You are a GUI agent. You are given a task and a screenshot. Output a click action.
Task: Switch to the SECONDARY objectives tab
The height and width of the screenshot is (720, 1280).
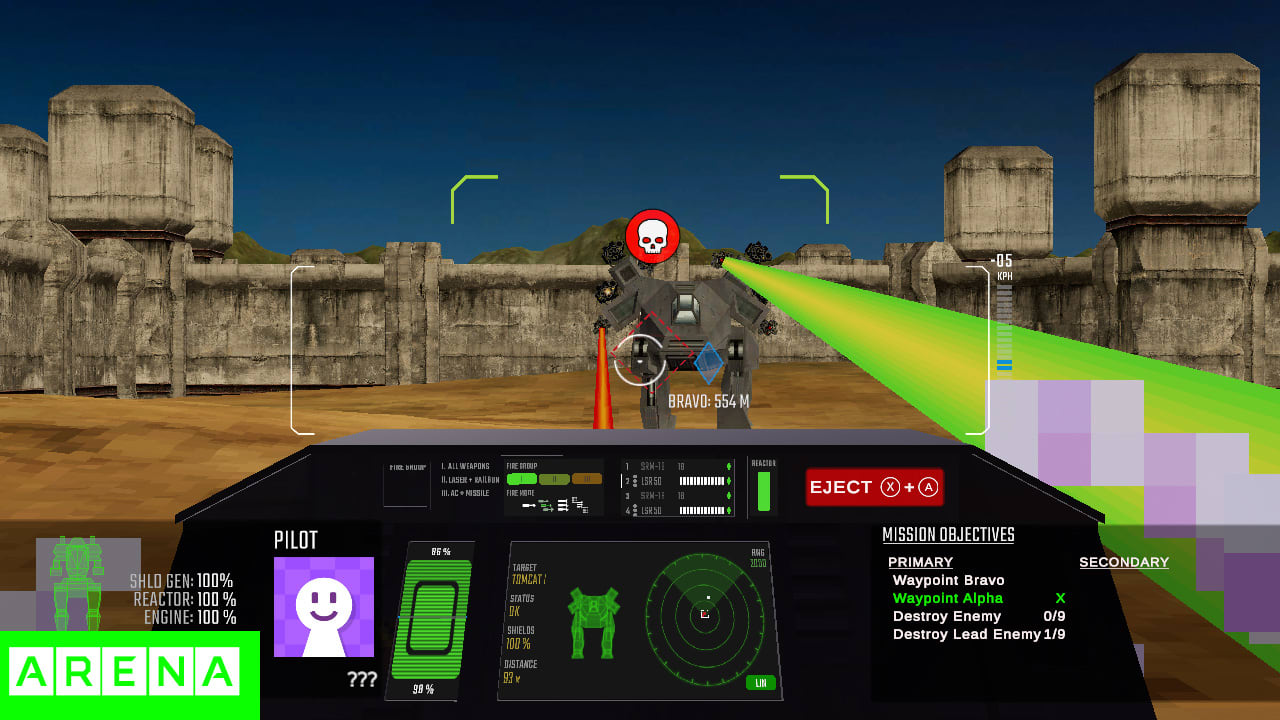coord(1123,562)
